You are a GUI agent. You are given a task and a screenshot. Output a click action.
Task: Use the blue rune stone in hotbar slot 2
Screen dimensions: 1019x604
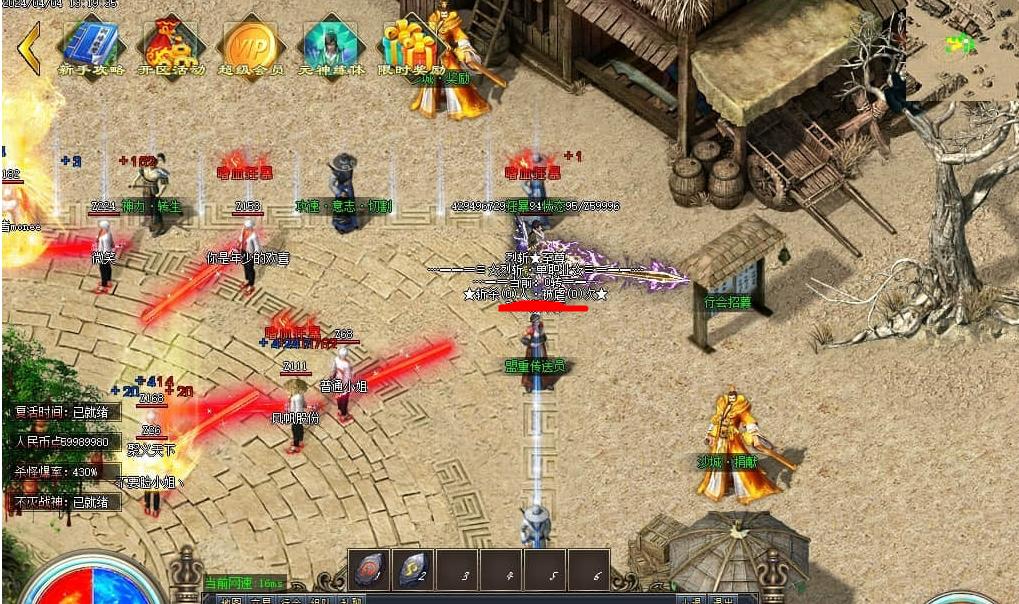coord(413,571)
